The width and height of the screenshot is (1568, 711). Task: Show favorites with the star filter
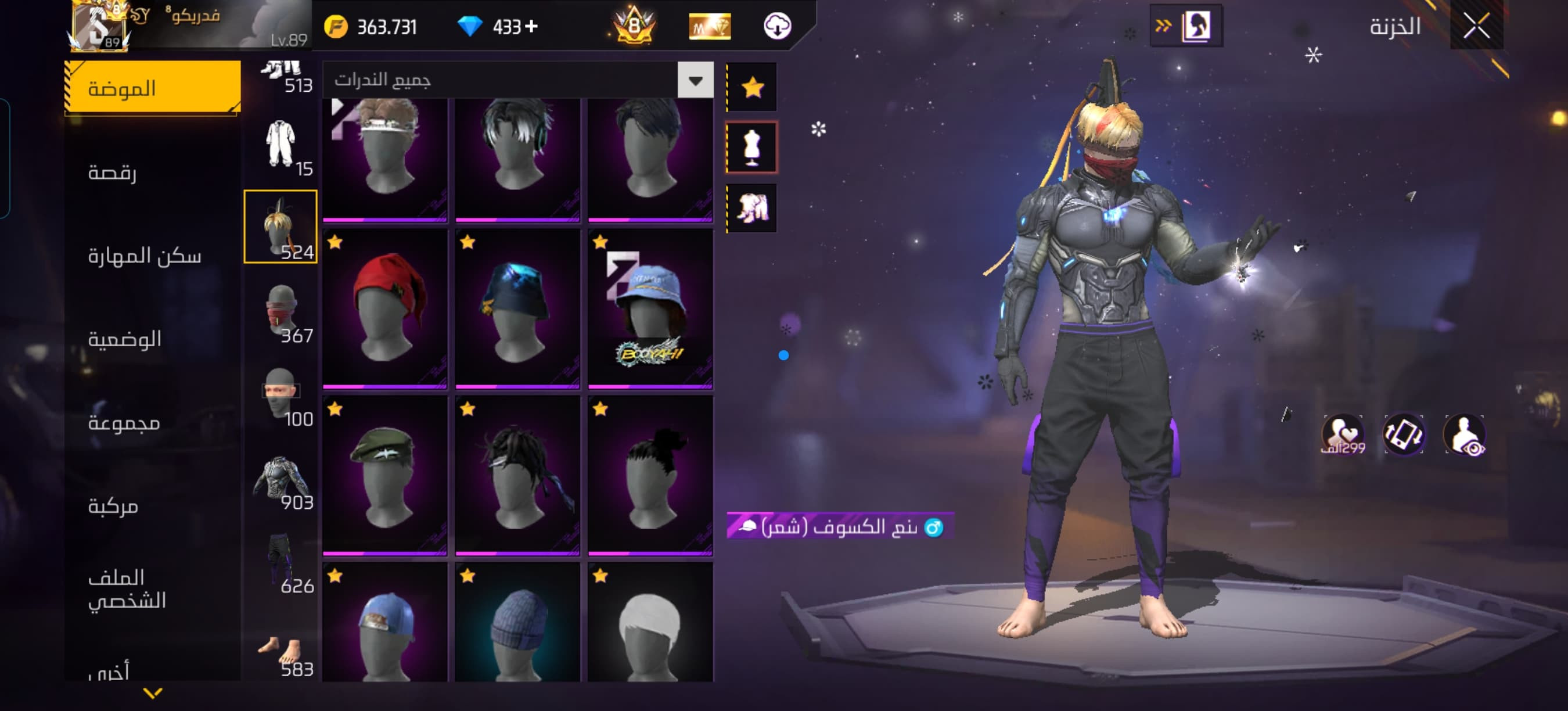point(752,88)
